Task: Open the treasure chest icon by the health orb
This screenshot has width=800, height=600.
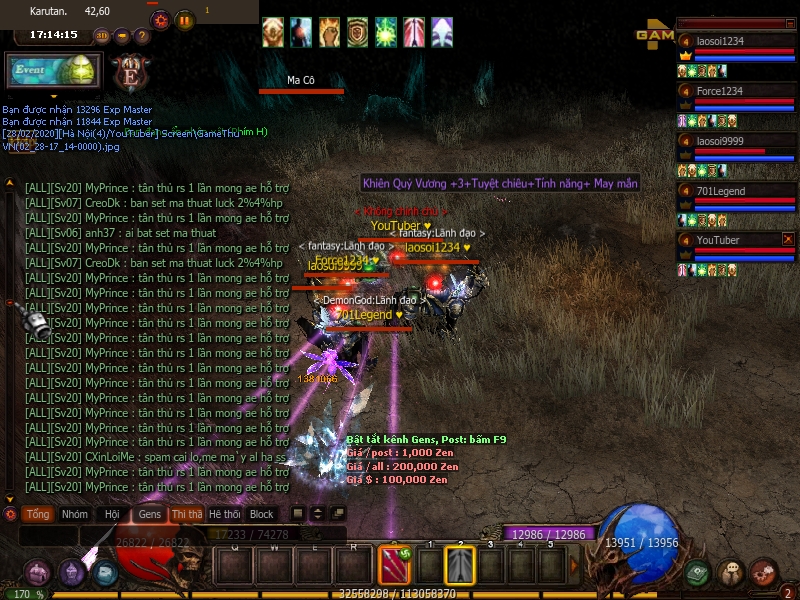Action: pos(38,573)
